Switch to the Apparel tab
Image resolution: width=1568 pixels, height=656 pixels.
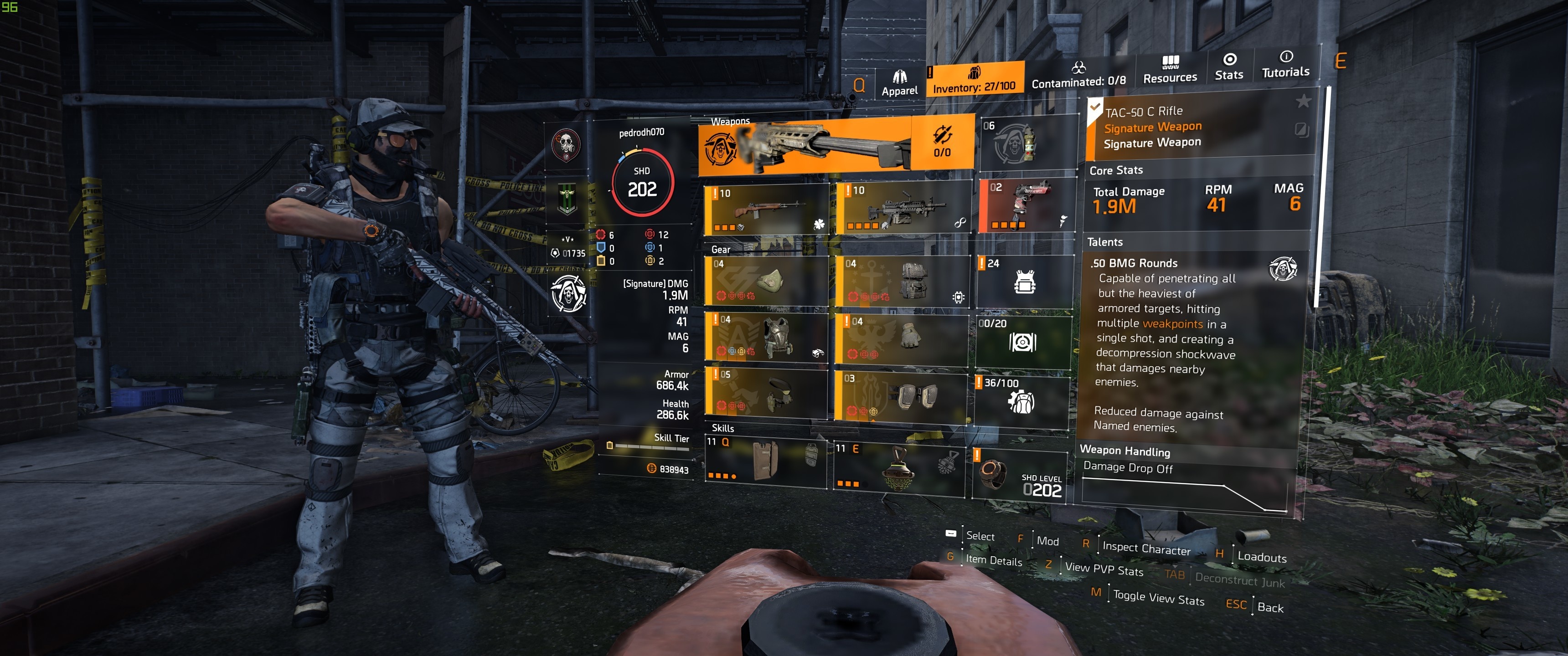click(899, 83)
